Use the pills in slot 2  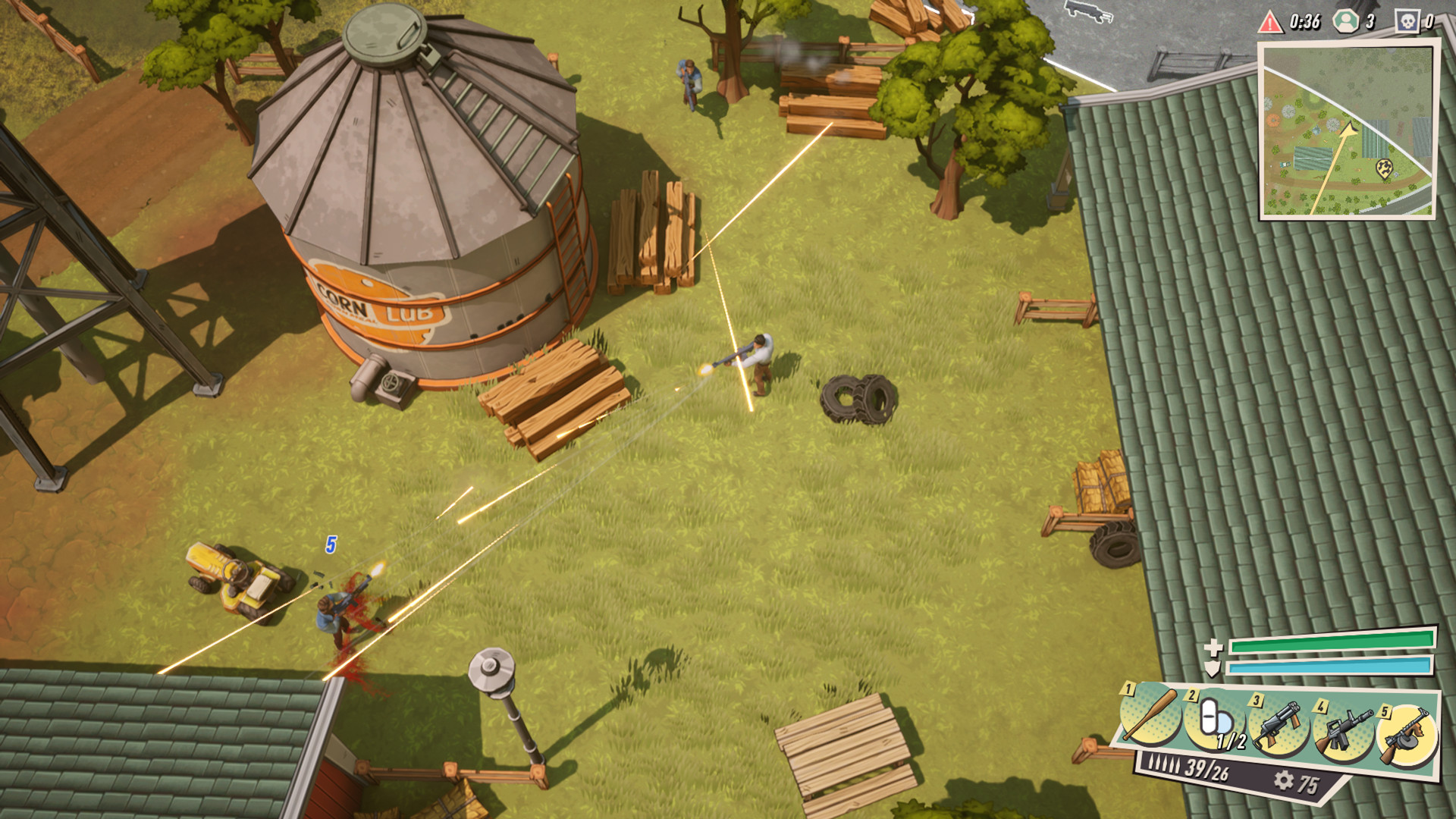(1216, 722)
